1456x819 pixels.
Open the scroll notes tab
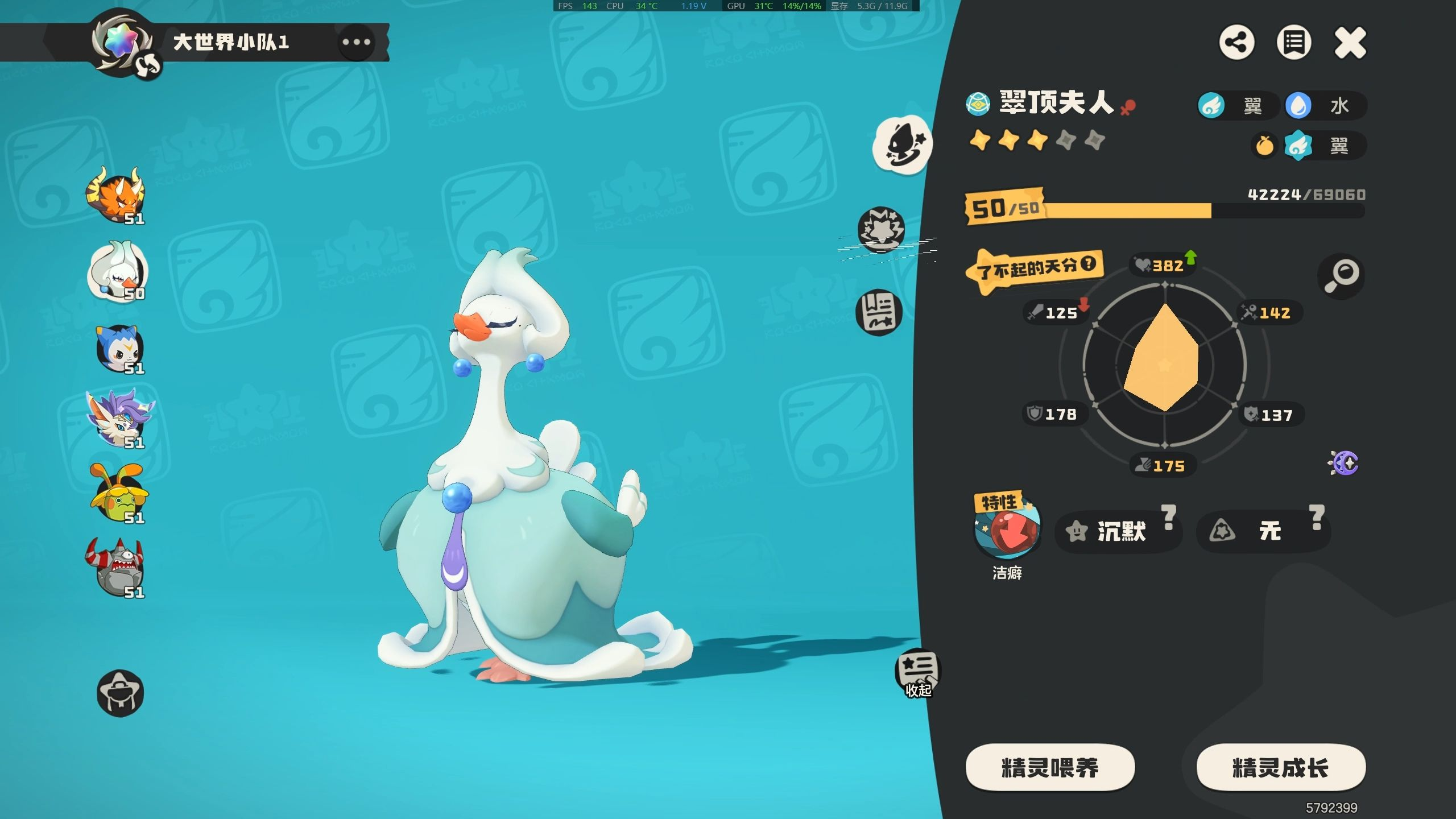[x=879, y=312]
